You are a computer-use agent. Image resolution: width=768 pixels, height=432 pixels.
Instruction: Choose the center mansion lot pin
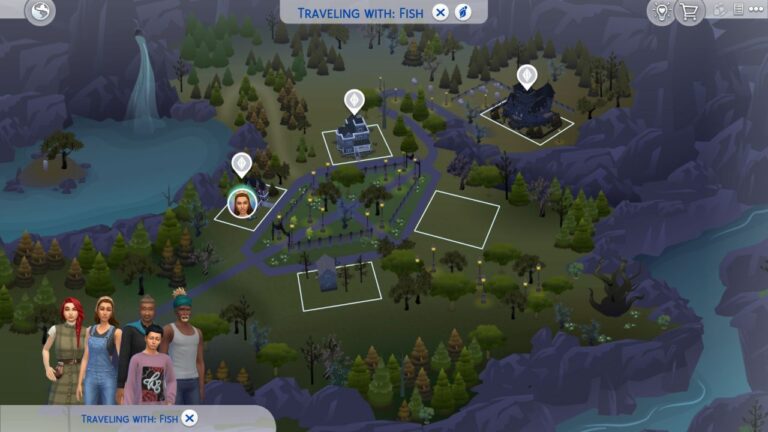[353, 101]
